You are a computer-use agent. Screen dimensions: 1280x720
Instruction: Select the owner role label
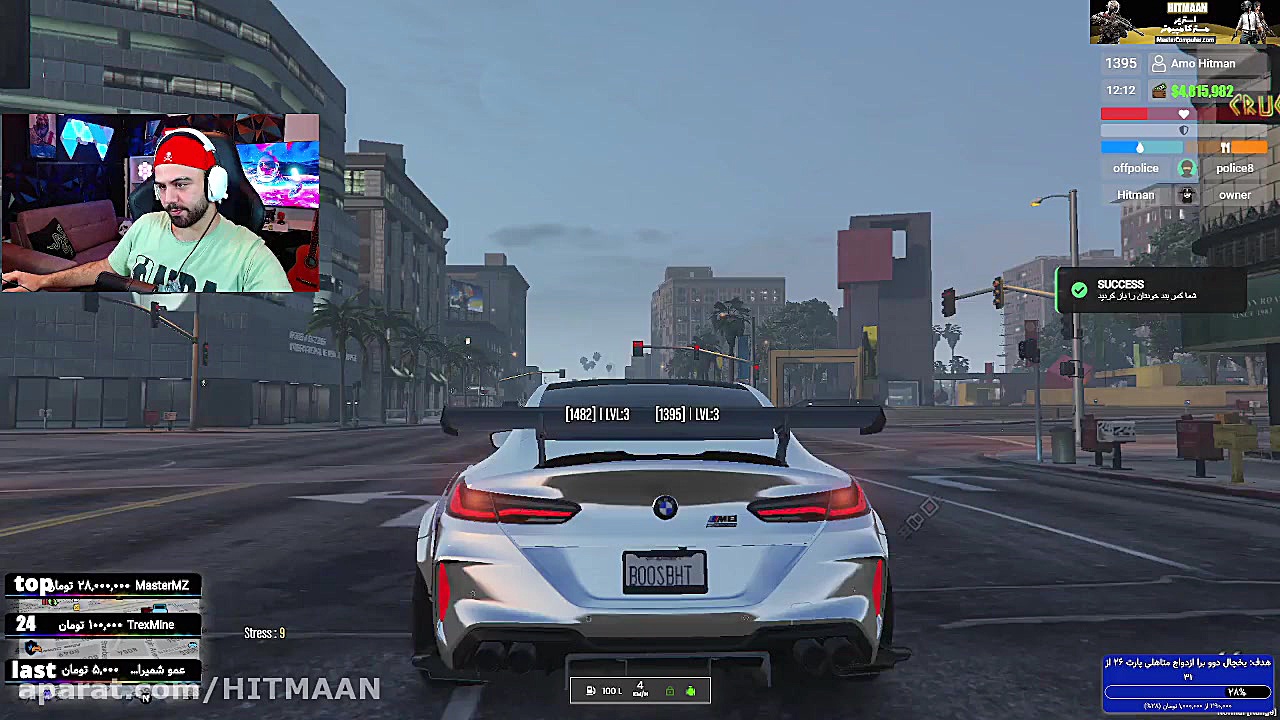(1235, 195)
